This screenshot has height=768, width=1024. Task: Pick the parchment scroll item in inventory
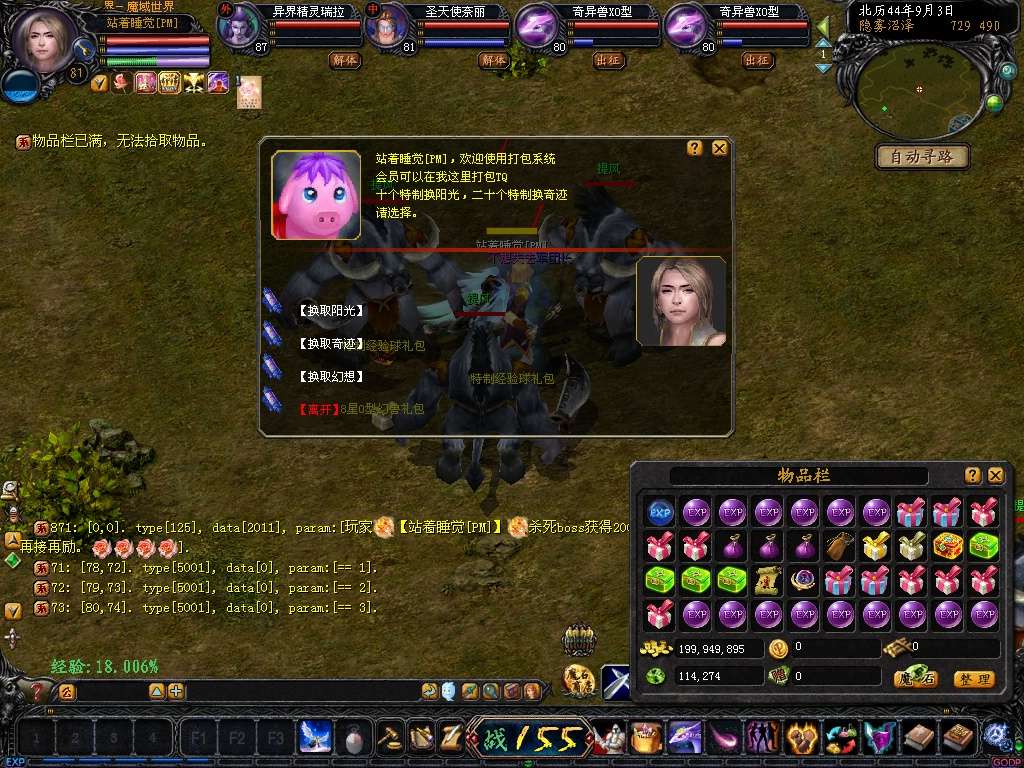(768, 579)
